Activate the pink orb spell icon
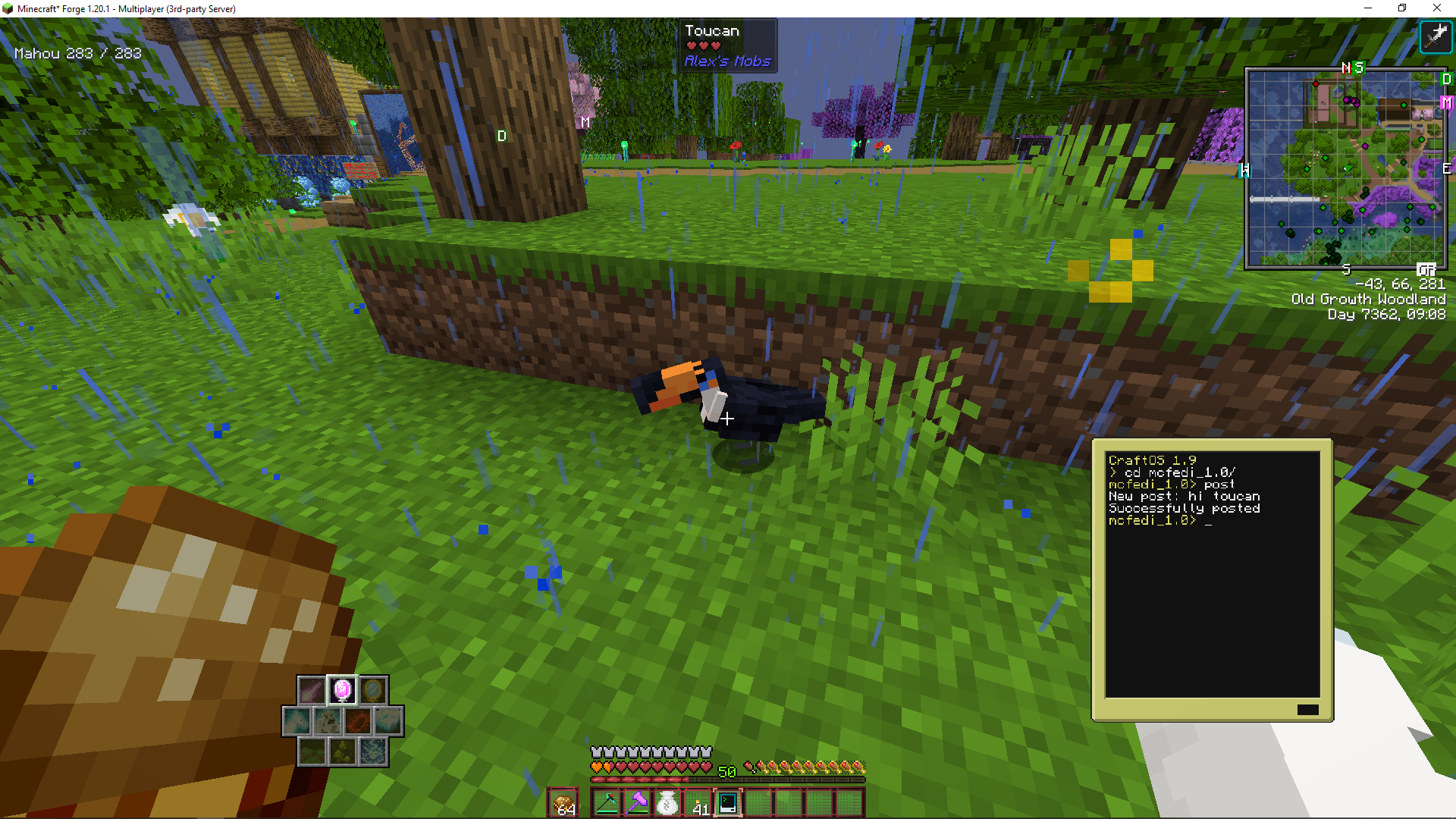The image size is (1456, 819). click(342, 690)
